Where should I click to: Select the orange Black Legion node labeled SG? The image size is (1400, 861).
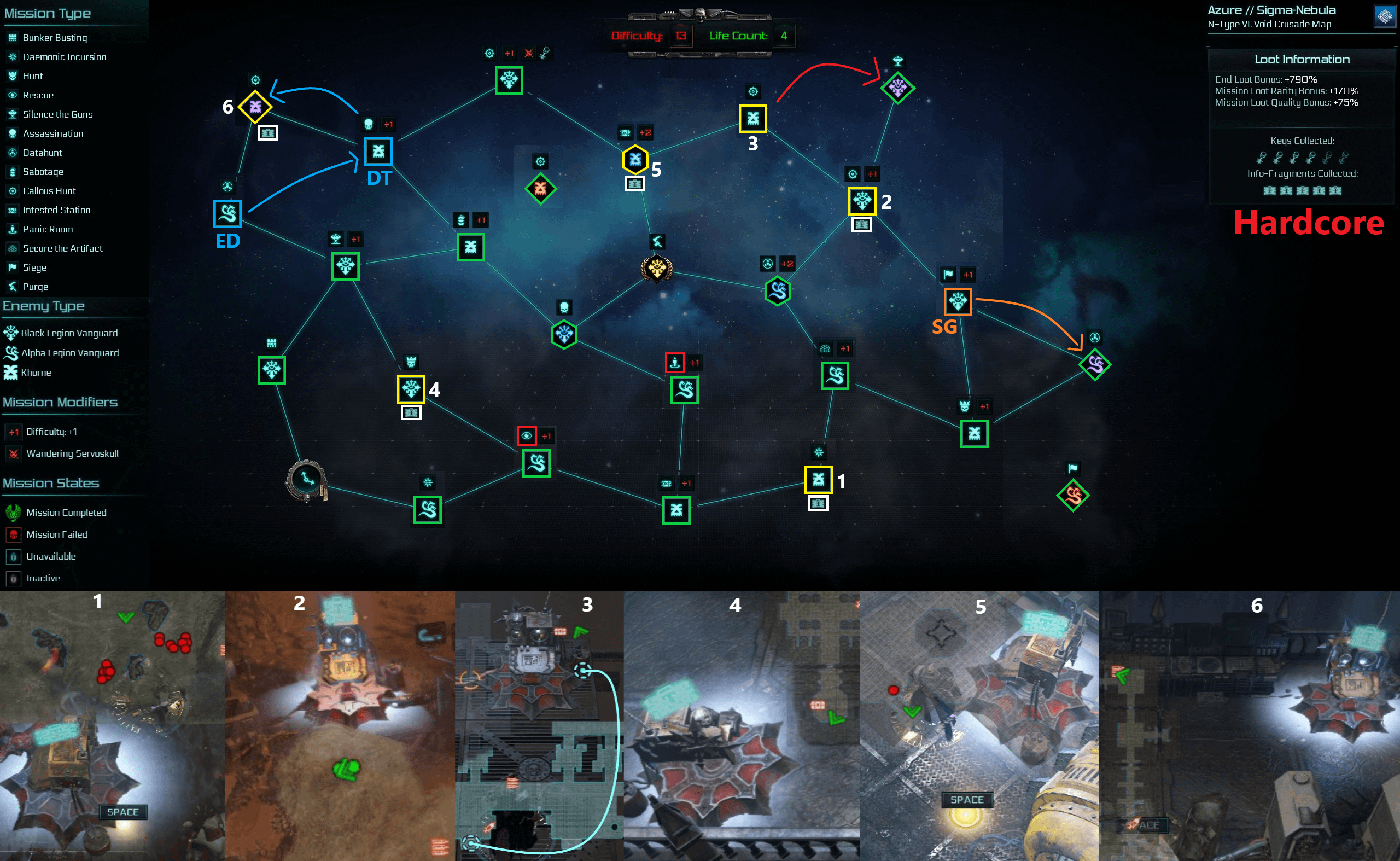point(958,301)
